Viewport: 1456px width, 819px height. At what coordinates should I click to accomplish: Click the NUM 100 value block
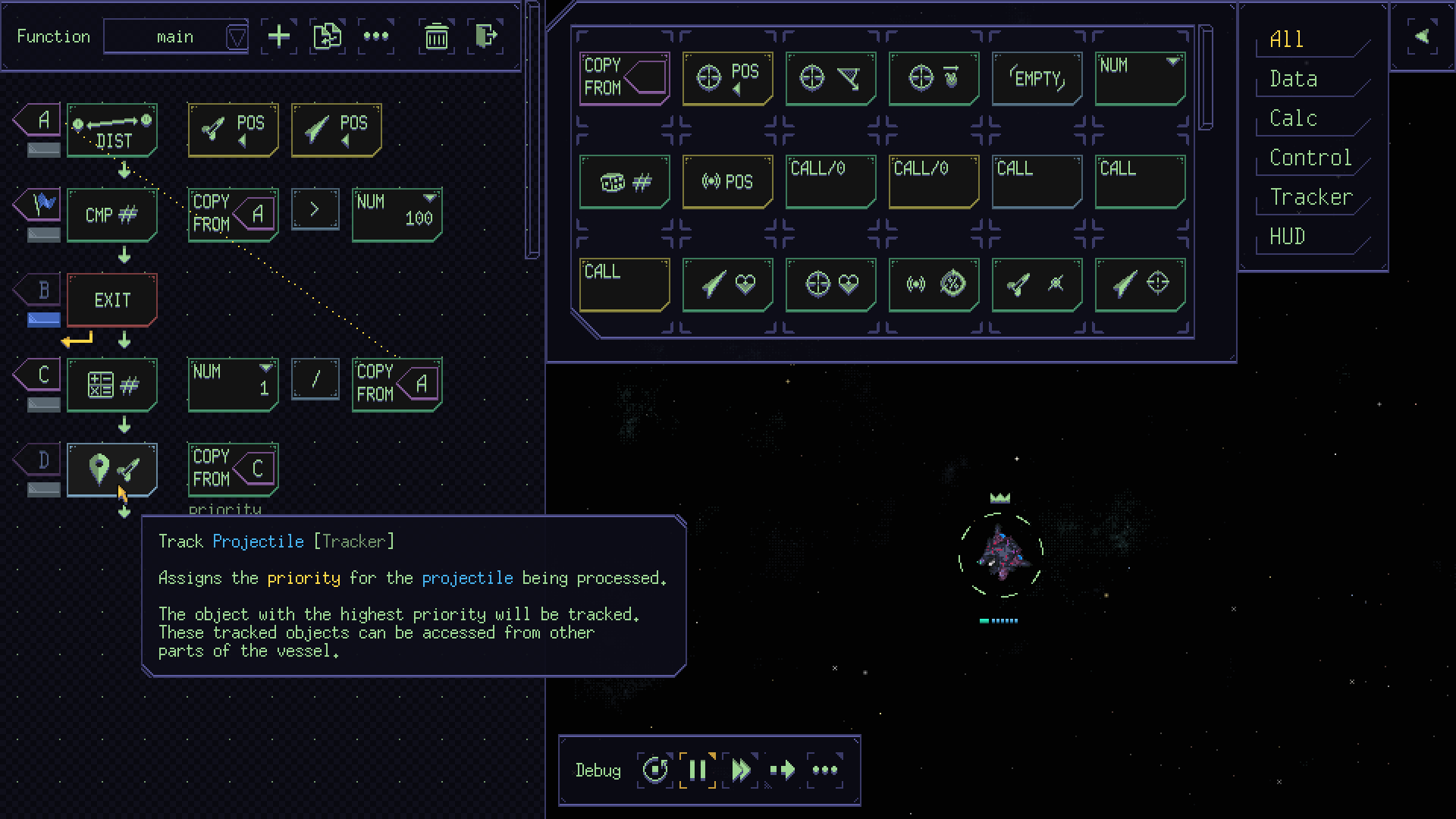(x=397, y=215)
